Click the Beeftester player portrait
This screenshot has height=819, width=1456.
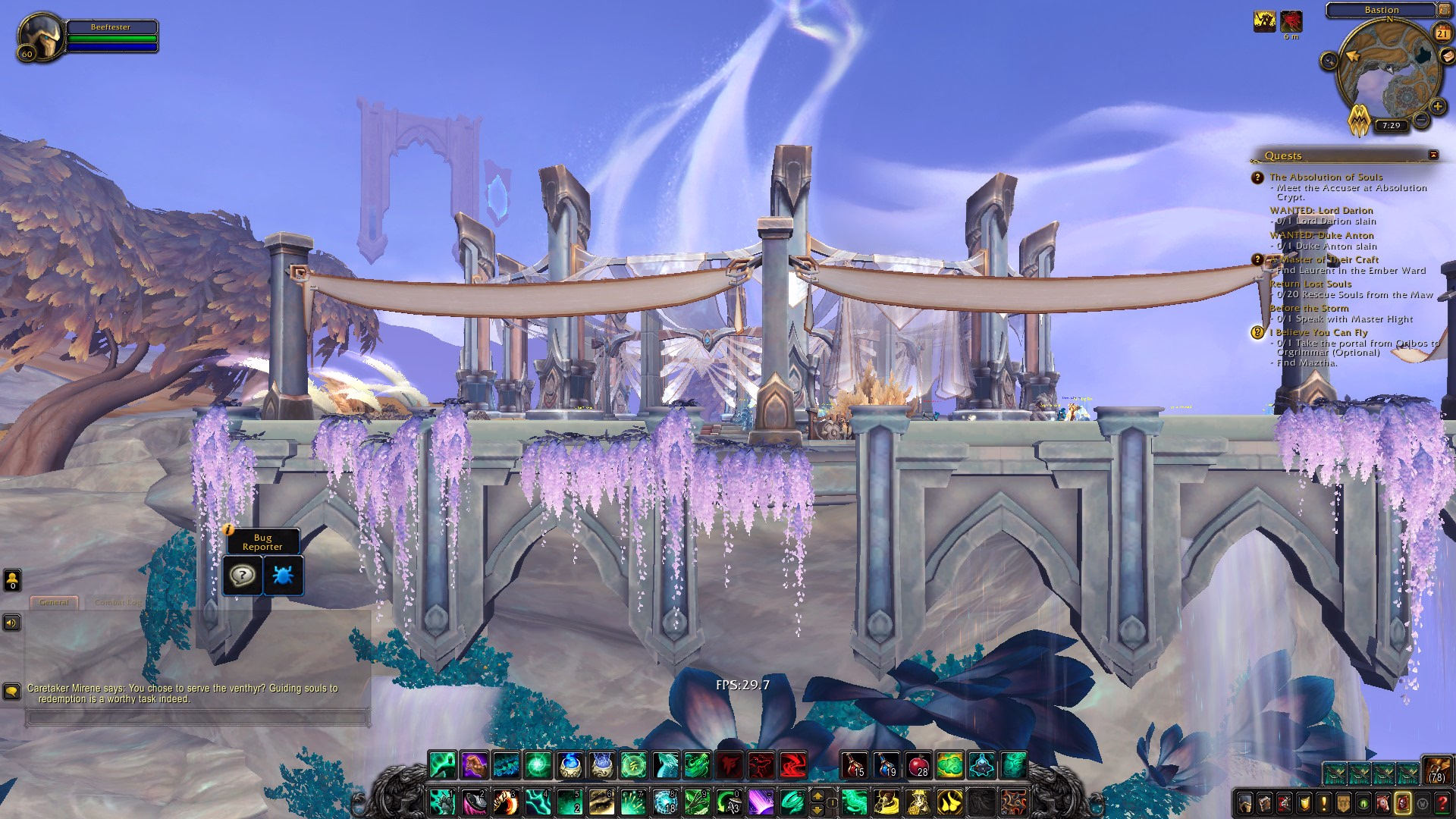(x=41, y=36)
